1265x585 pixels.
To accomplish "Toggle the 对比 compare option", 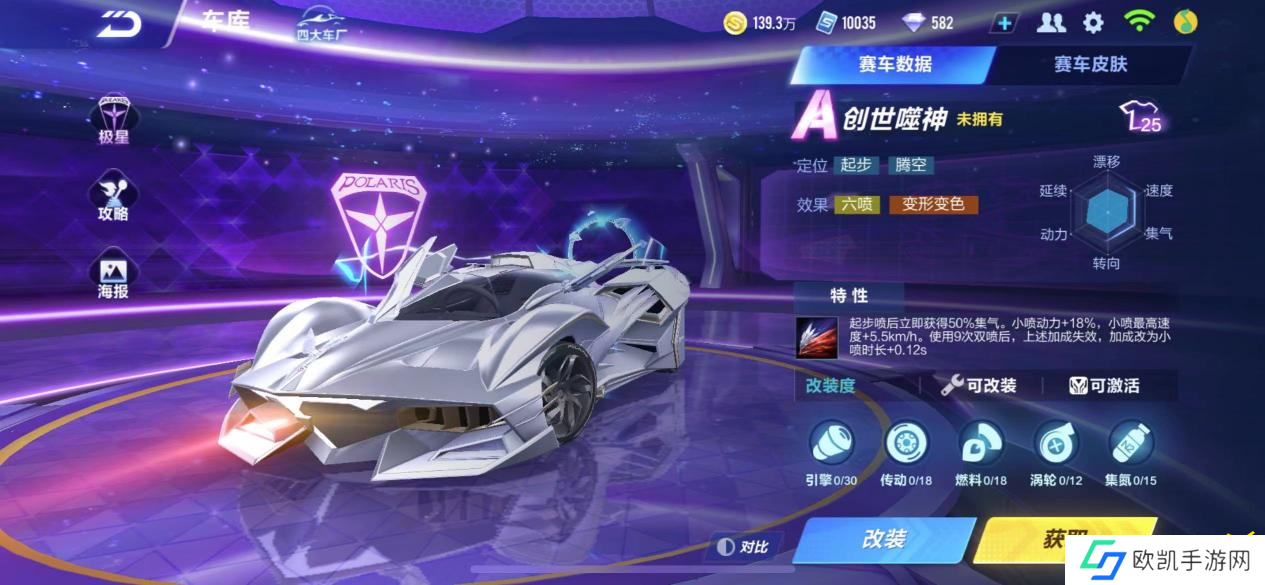I will tap(744, 547).
